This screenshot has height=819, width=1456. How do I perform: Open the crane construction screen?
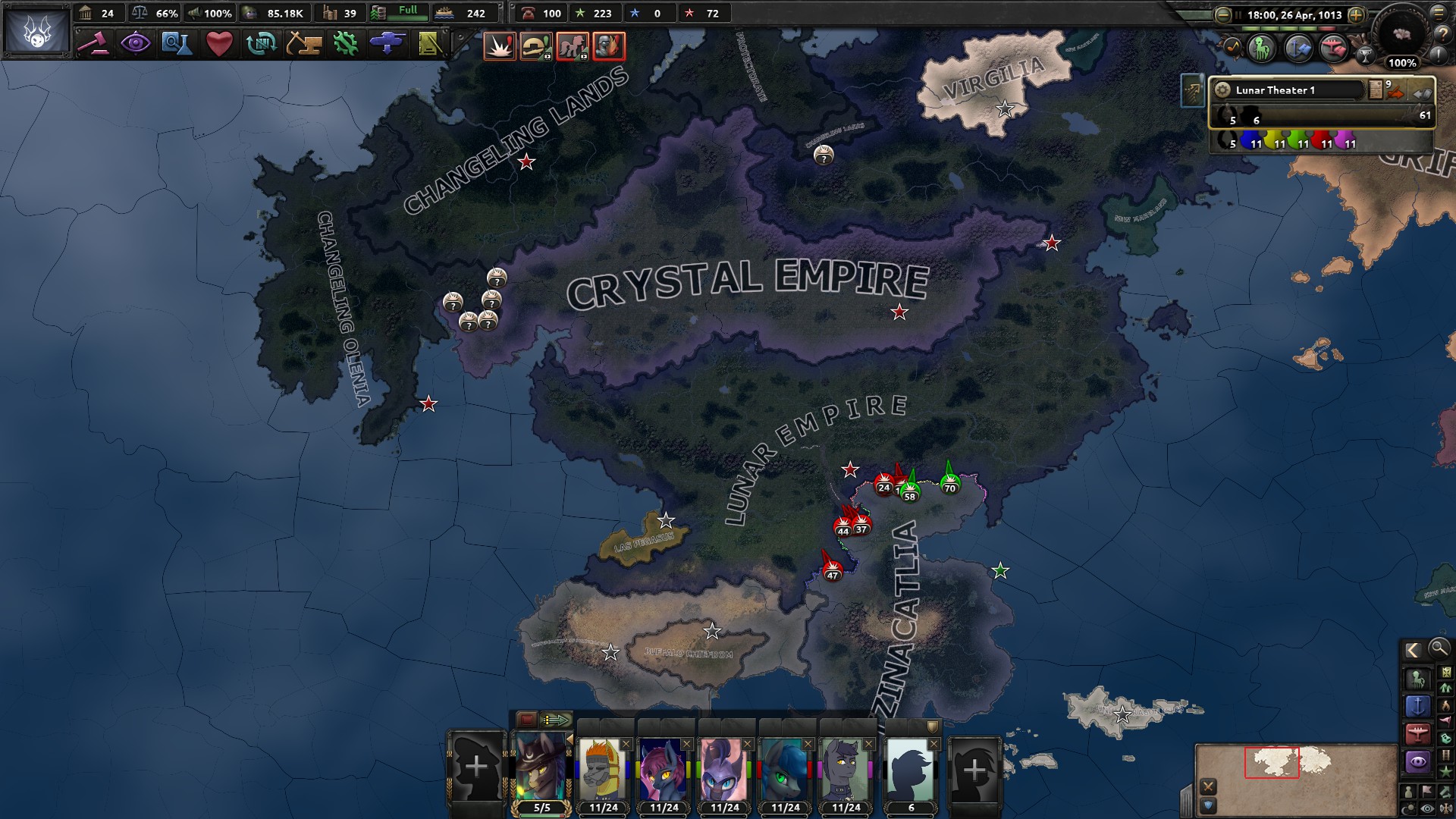[303, 44]
